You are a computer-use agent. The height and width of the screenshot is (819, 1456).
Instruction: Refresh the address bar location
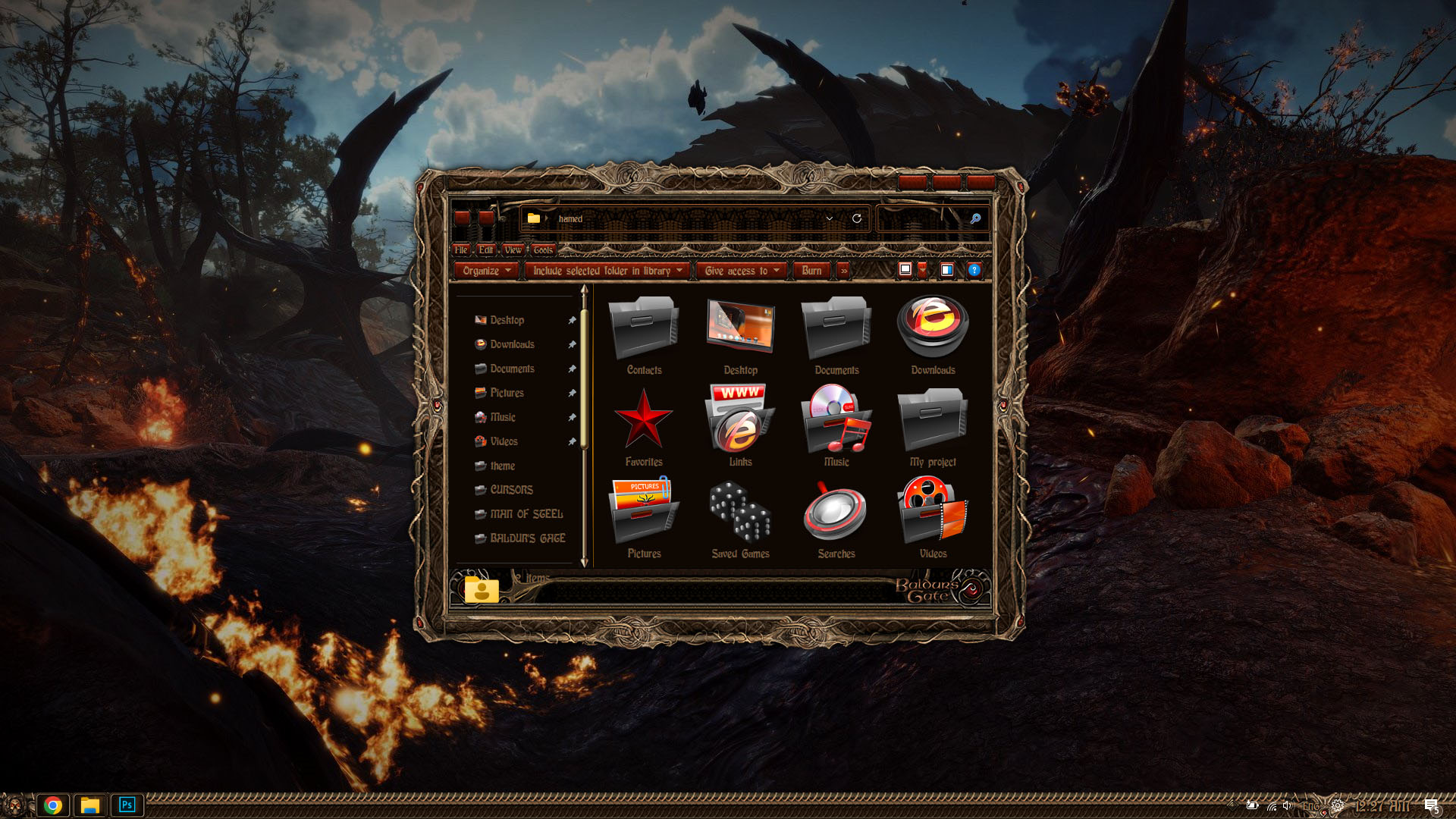click(x=857, y=218)
